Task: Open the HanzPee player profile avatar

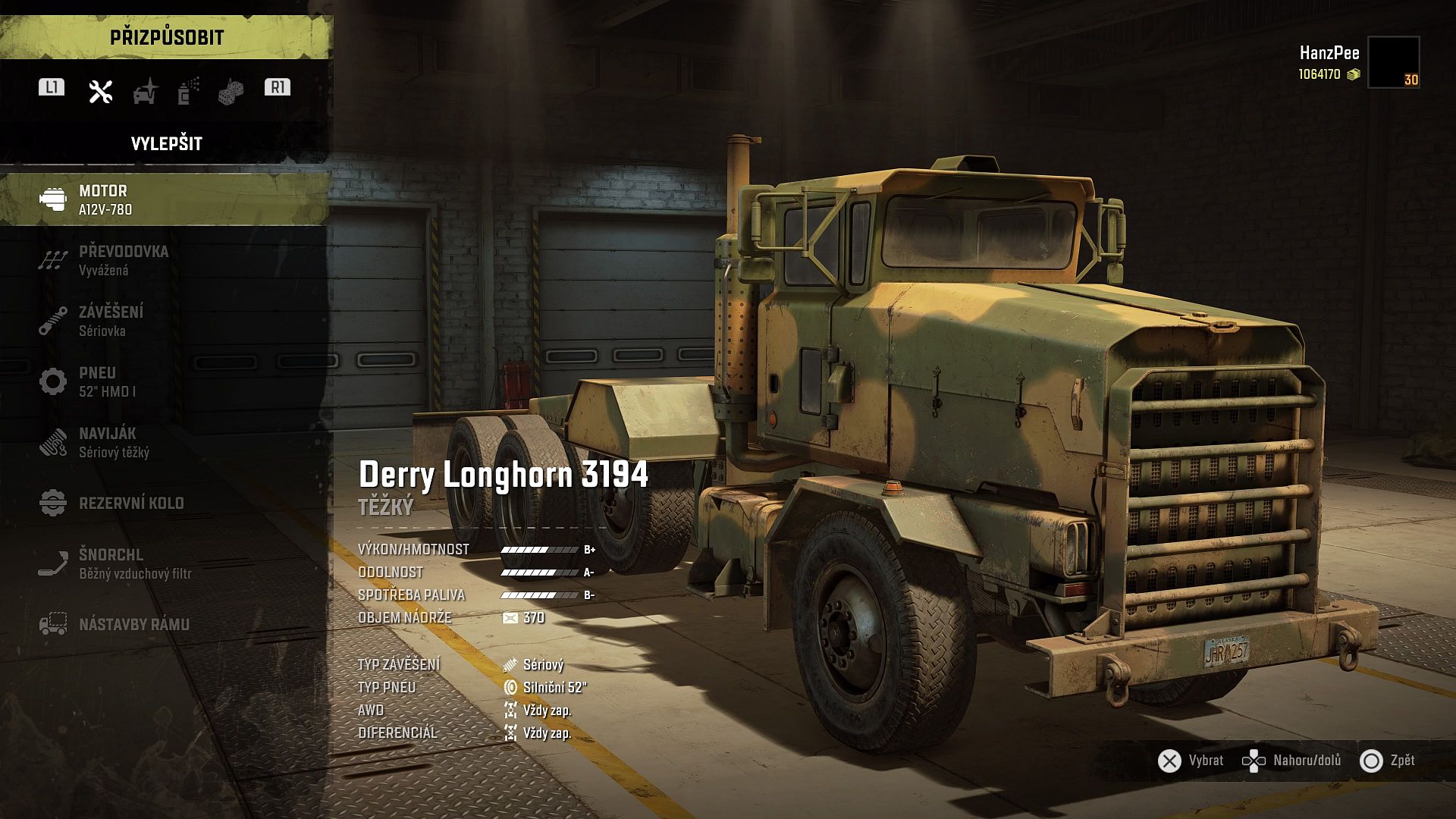Action: pyautogui.click(x=1393, y=62)
